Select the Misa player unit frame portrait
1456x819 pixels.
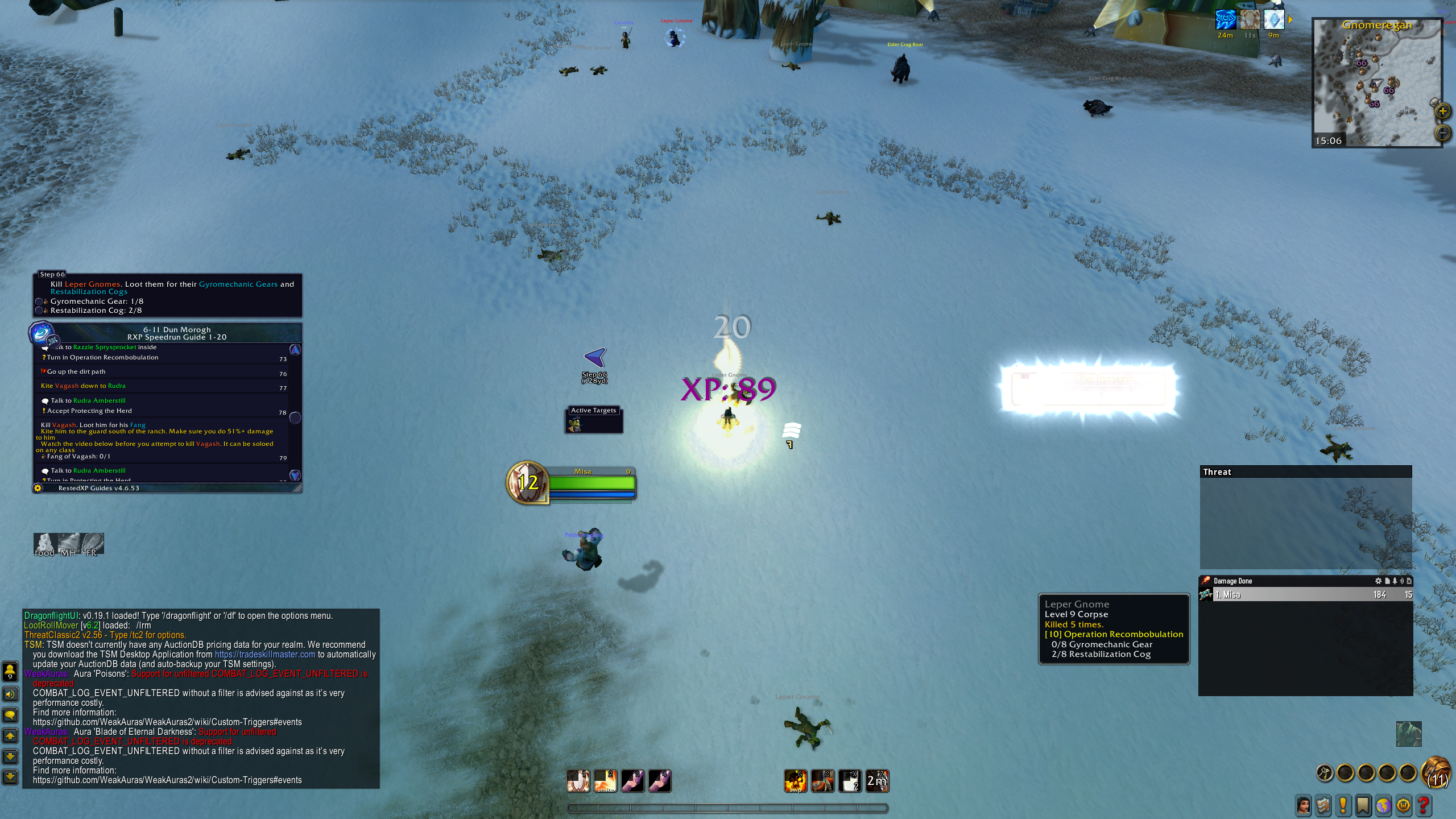527,482
